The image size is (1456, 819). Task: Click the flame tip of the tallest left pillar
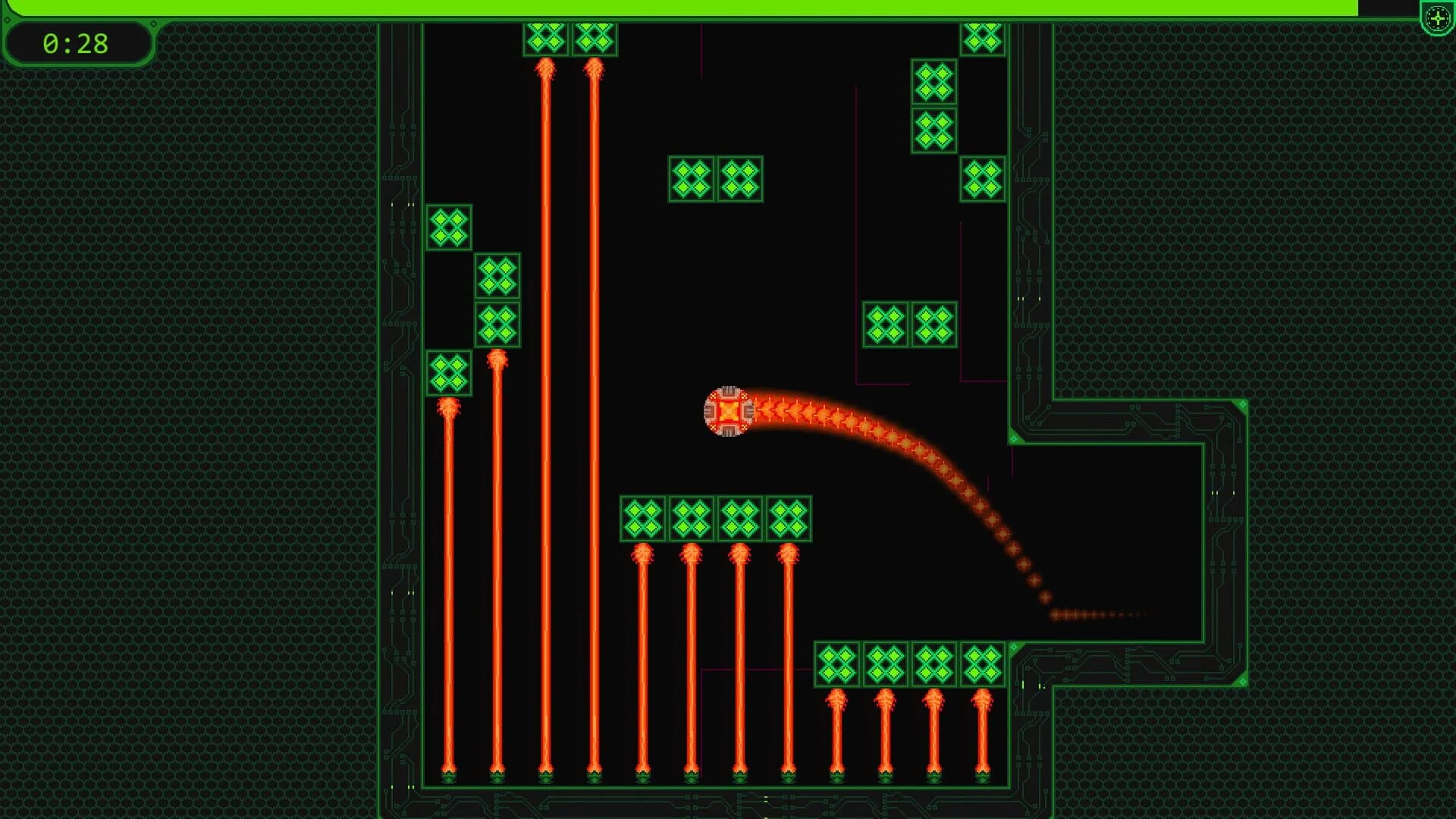pos(544,70)
